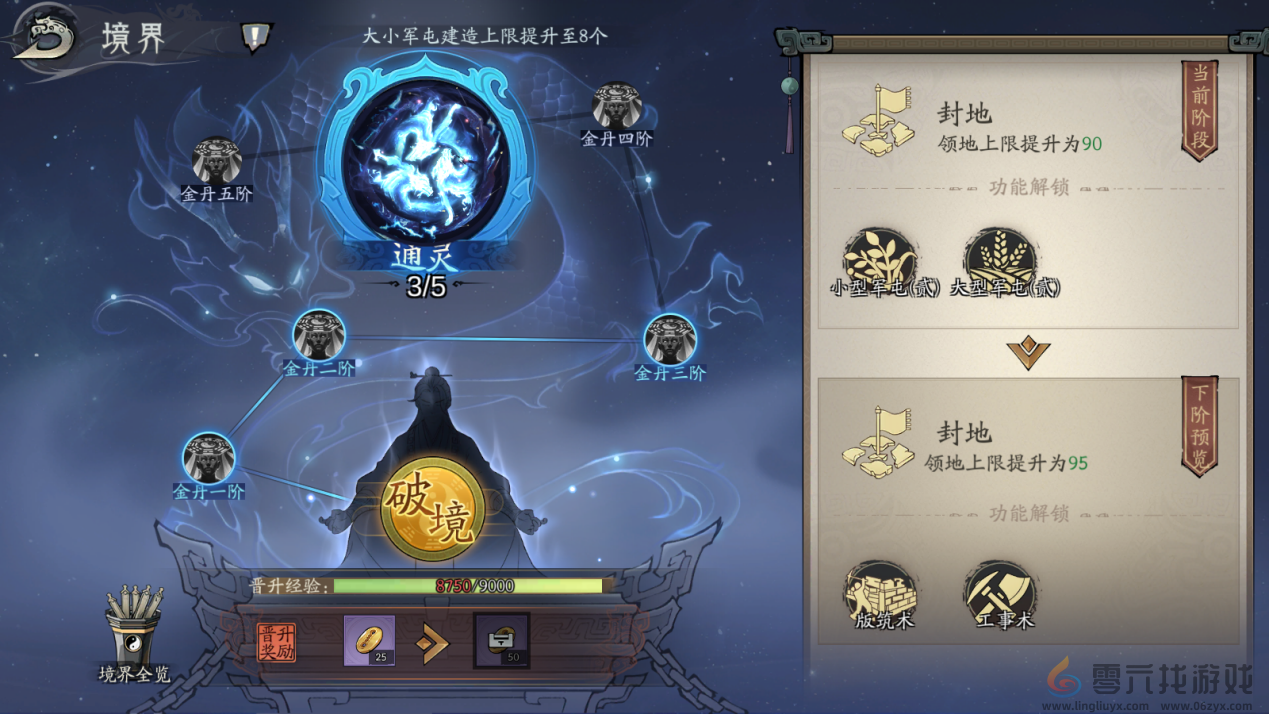View the 版筑术 unlock icon
Image resolution: width=1269 pixels, height=714 pixels.
(880, 592)
